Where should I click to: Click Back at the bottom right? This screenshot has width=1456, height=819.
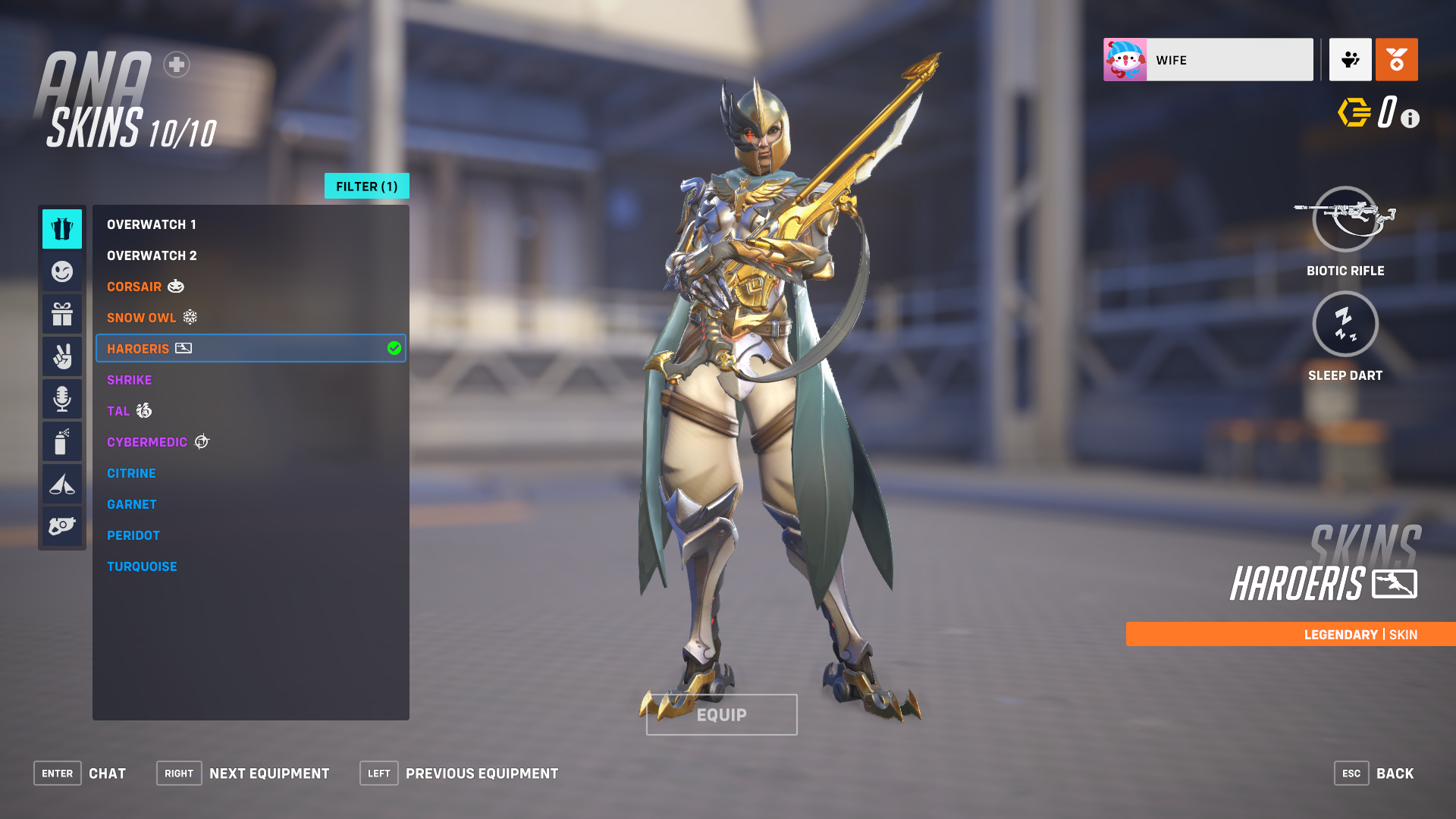(1395, 773)
